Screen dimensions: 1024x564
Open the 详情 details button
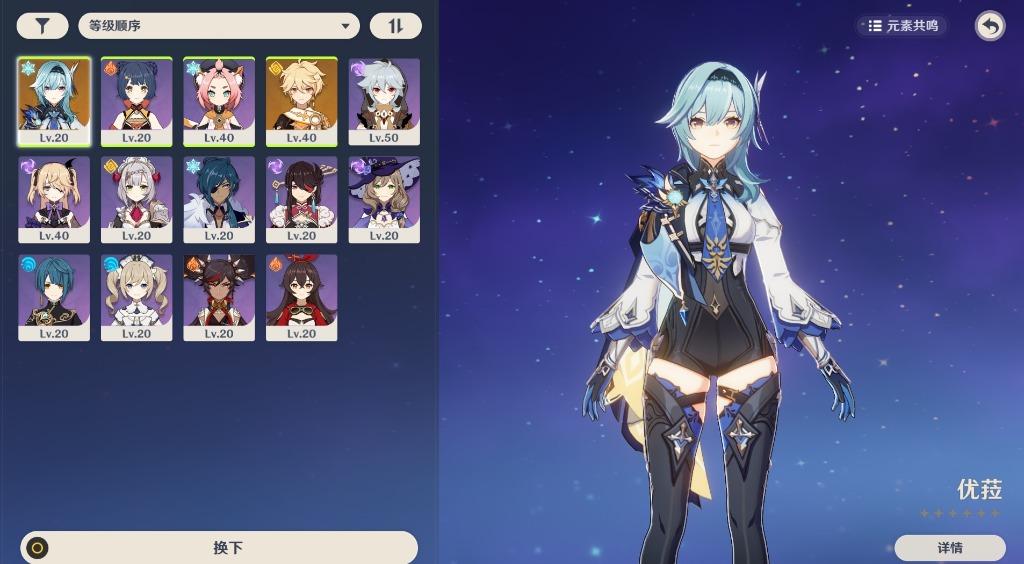[x=949, y=548]
